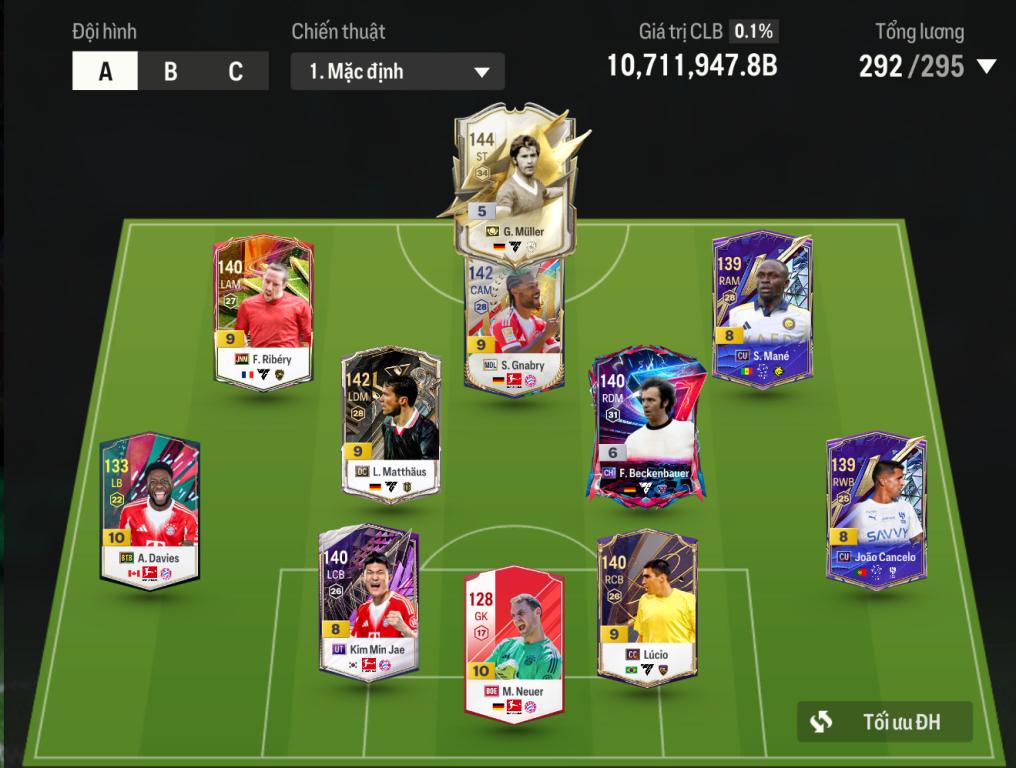Click the Tối ưu ĐH button
This screenshot has width=1016, height=768.
pos(884,721)
